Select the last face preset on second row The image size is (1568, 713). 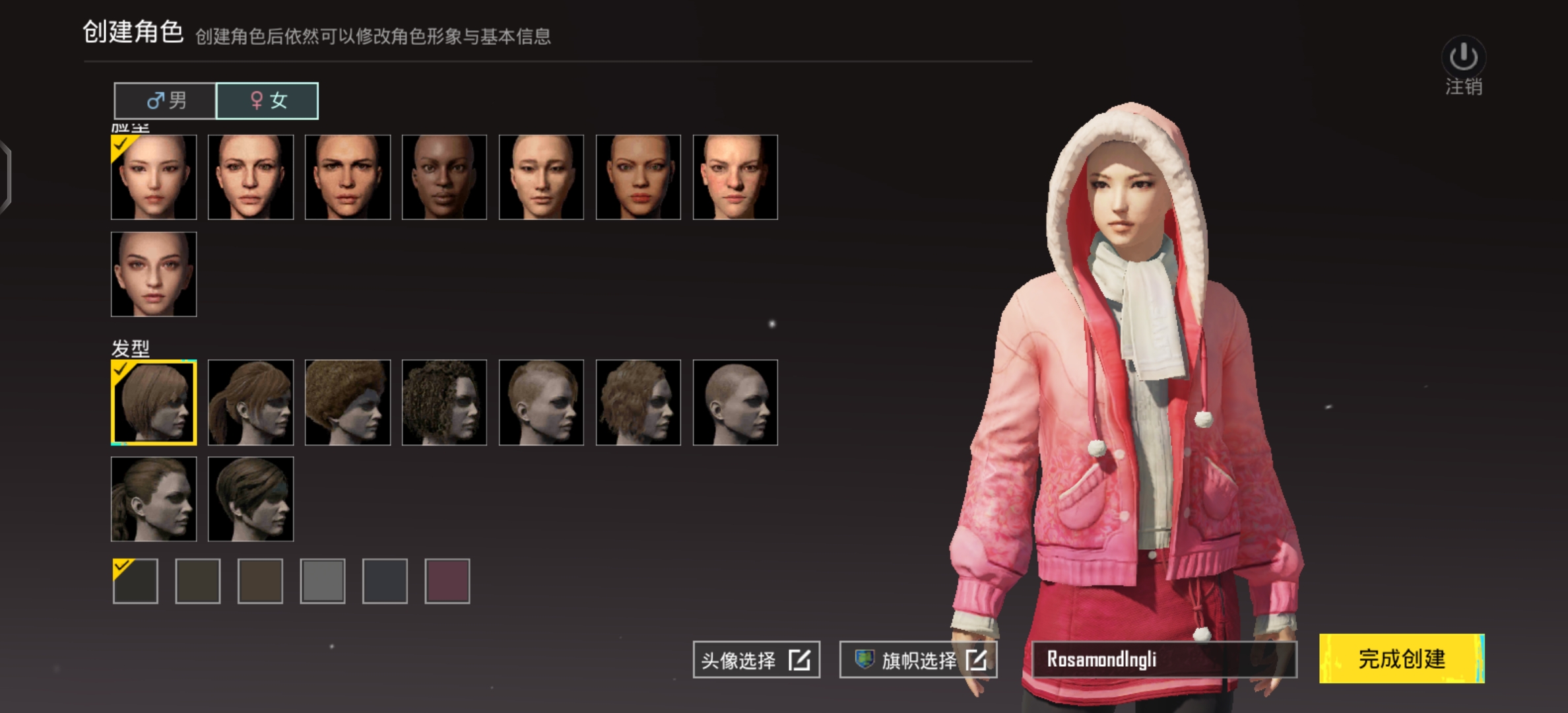tap(154, 273)
